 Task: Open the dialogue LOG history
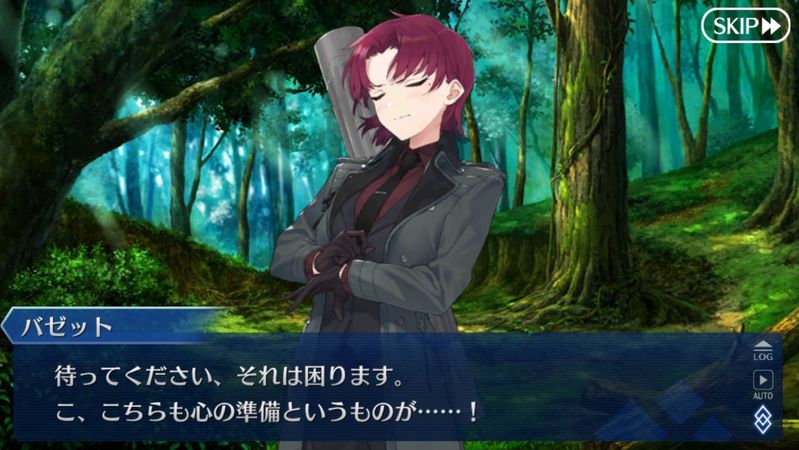point(763,349)
